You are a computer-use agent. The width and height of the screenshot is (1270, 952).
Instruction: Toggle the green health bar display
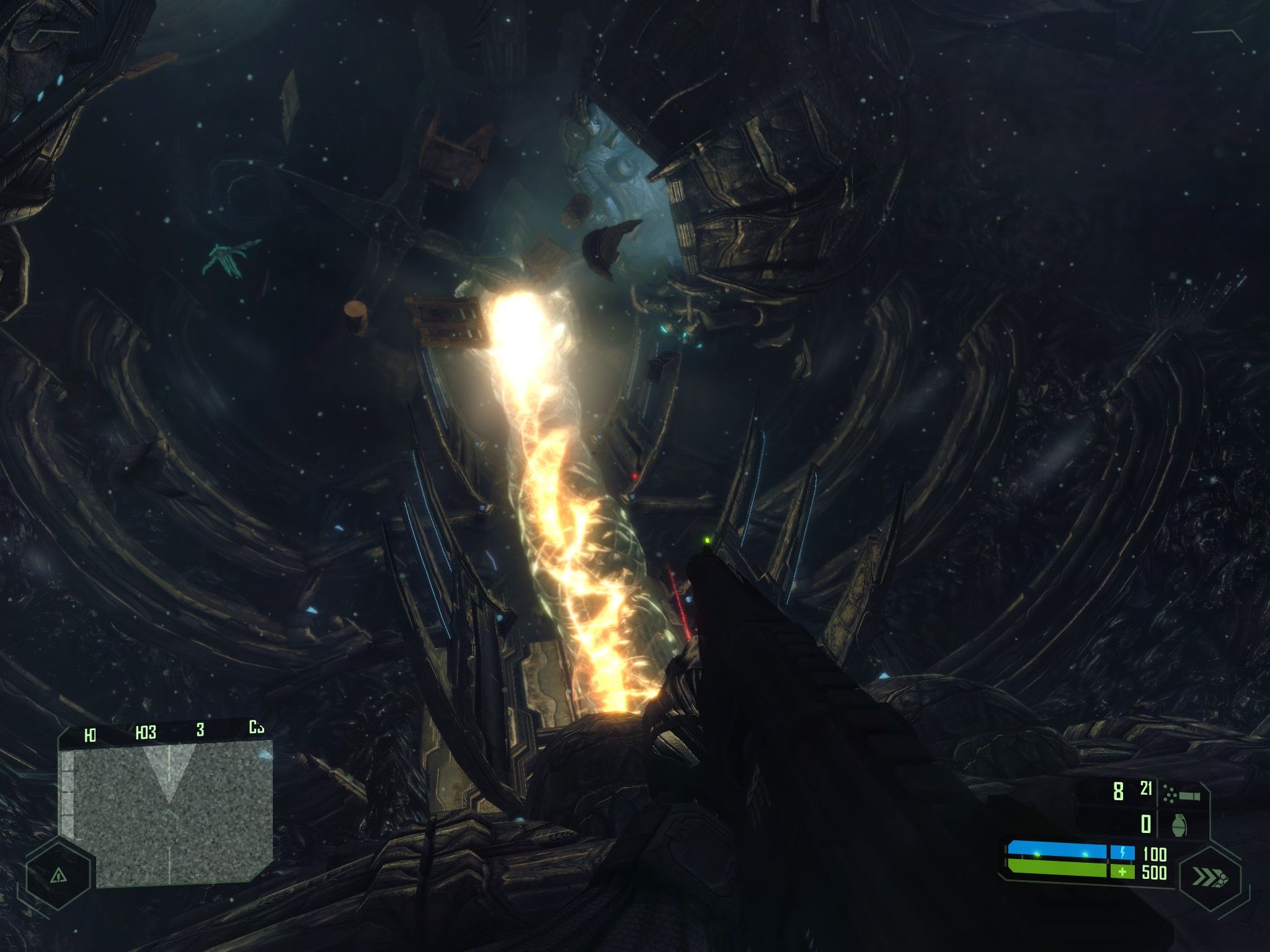click(1057, 870)
